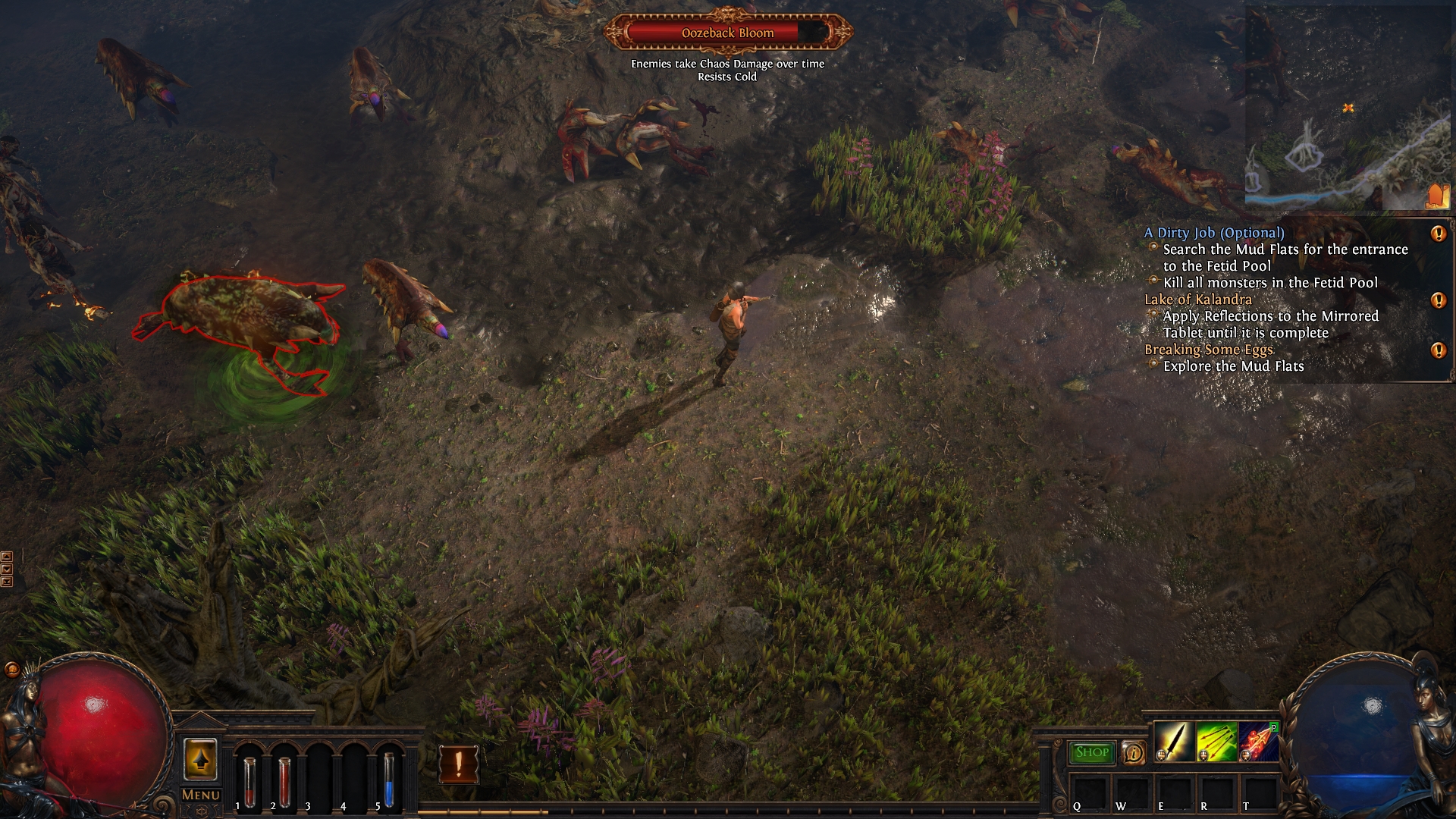
Task: Select the green multi-arrow skill
Action: (1216, 742)
